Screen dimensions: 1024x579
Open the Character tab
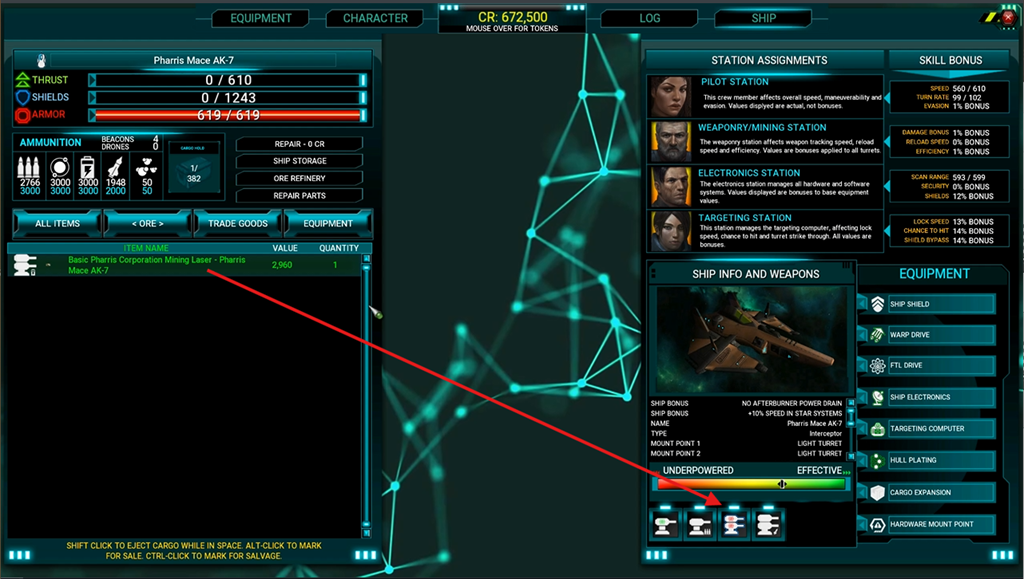pos(375,18)
